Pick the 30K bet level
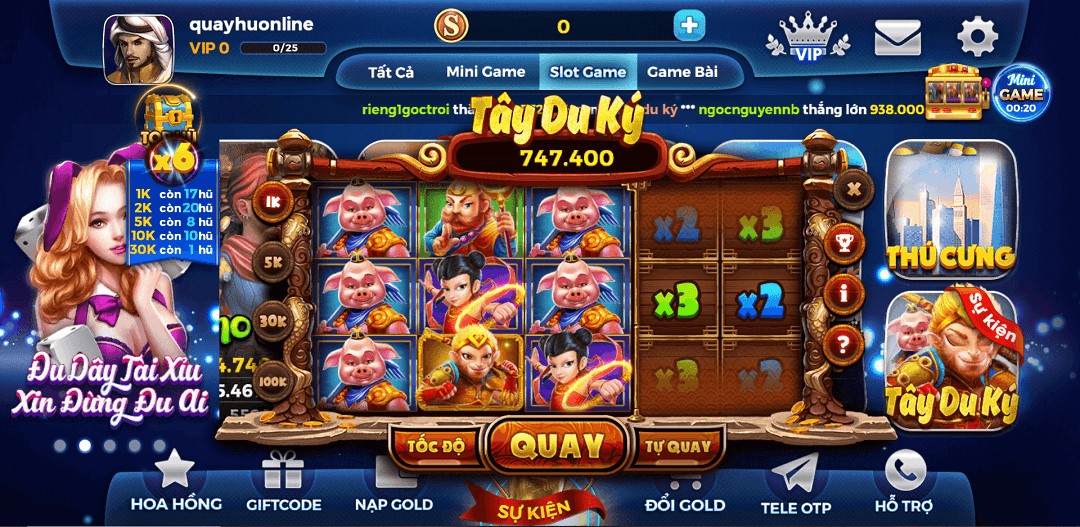1080x527 pixels. tap(272, 321)
